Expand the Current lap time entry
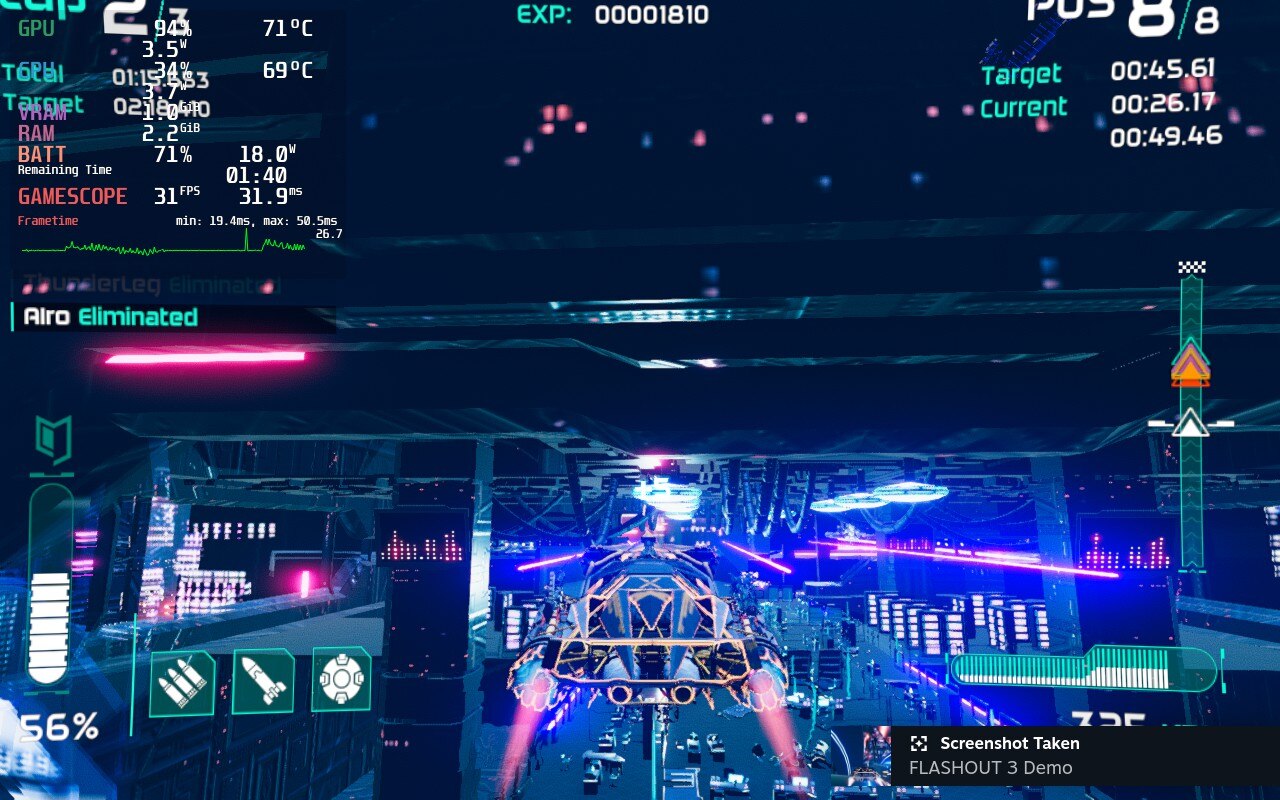The height and width of the screenshot is (800, 1280). point(1024,105)
